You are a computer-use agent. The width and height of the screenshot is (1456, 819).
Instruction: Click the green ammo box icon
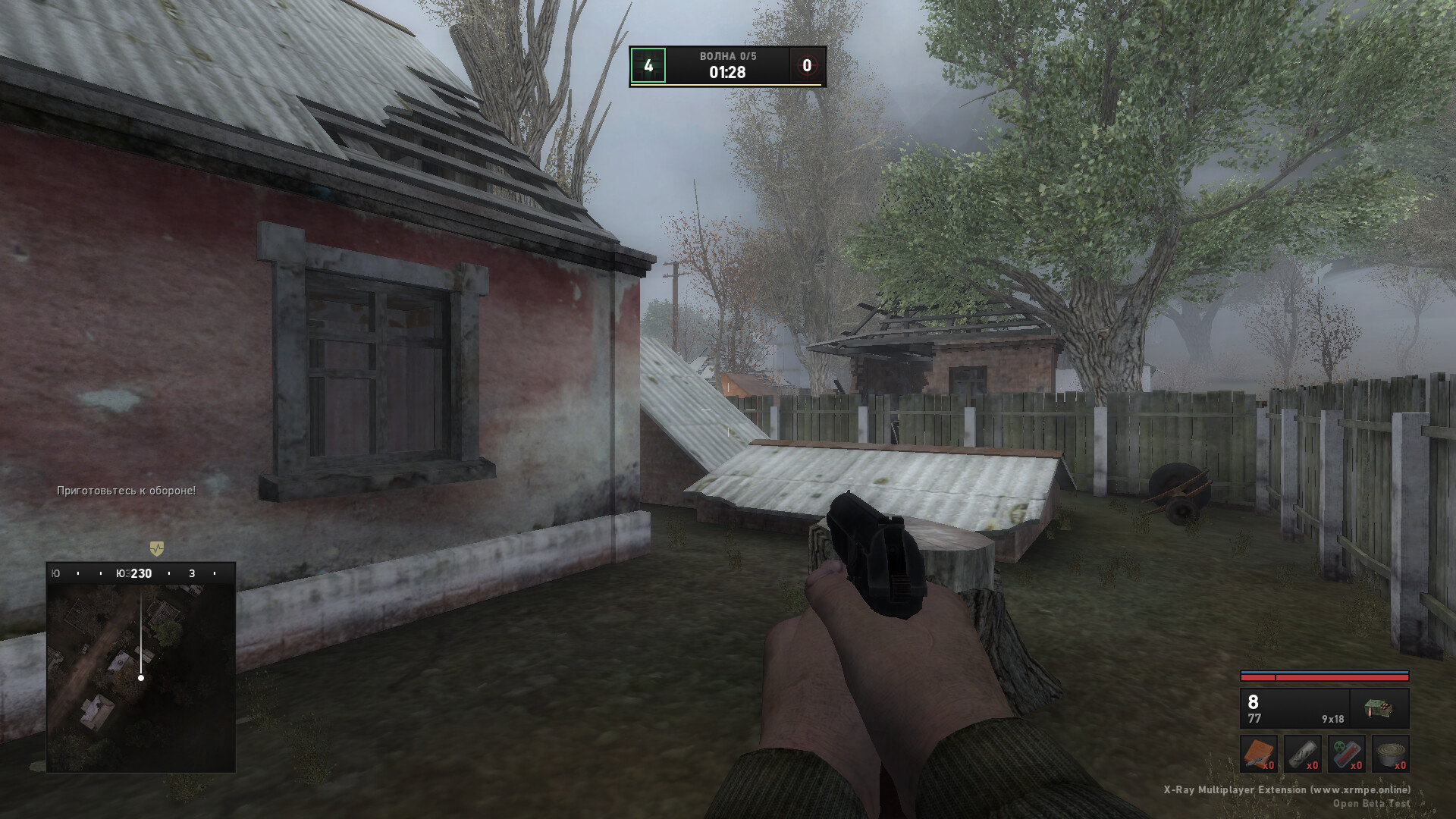1379,709
